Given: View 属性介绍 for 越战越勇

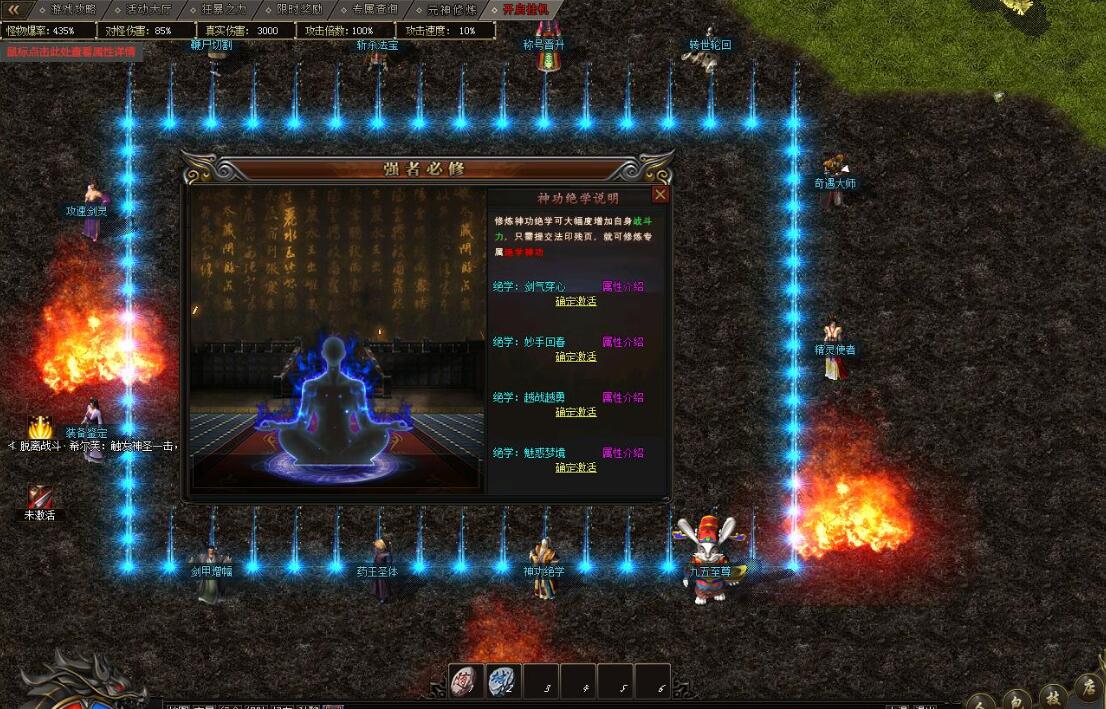Looking at the screenshot, I should [x=622, y=398].
